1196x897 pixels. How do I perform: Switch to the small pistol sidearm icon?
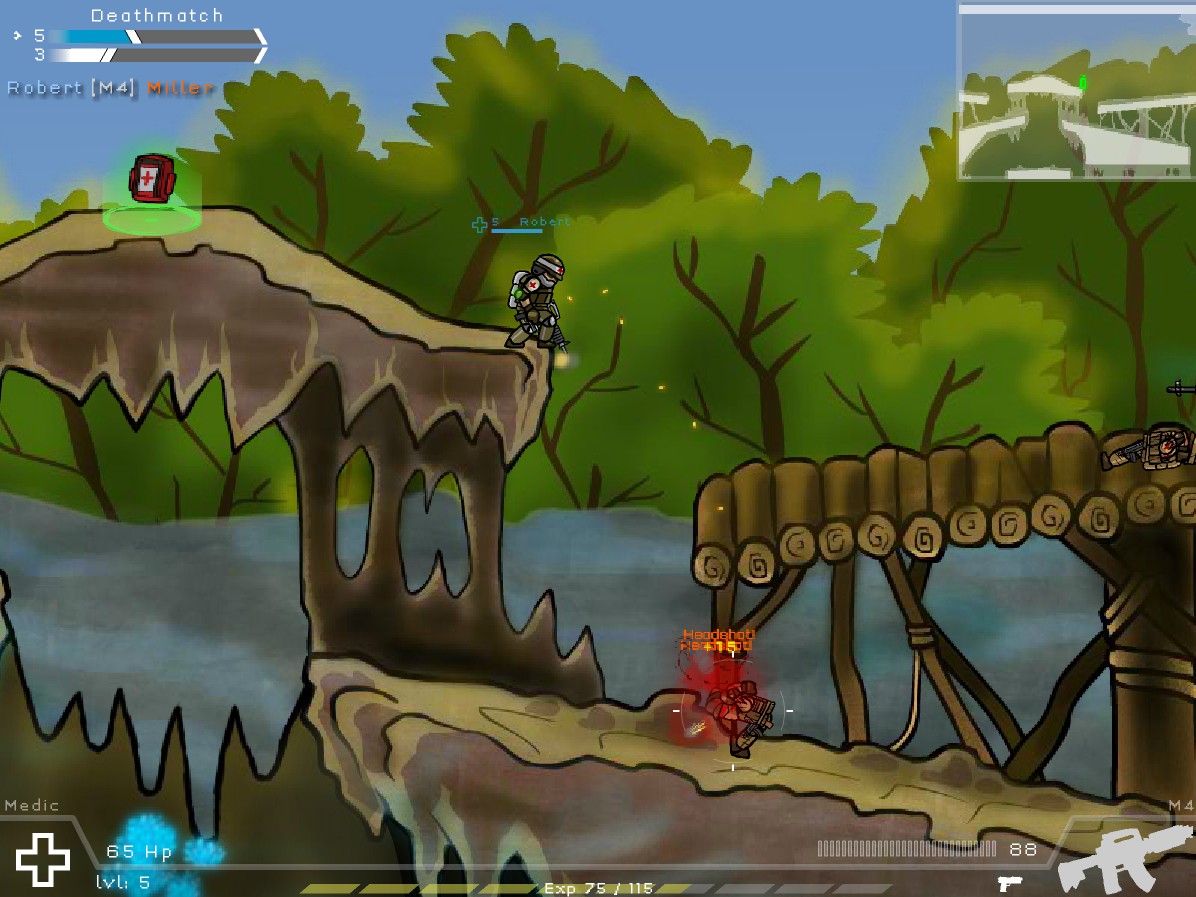(1009, 884)
